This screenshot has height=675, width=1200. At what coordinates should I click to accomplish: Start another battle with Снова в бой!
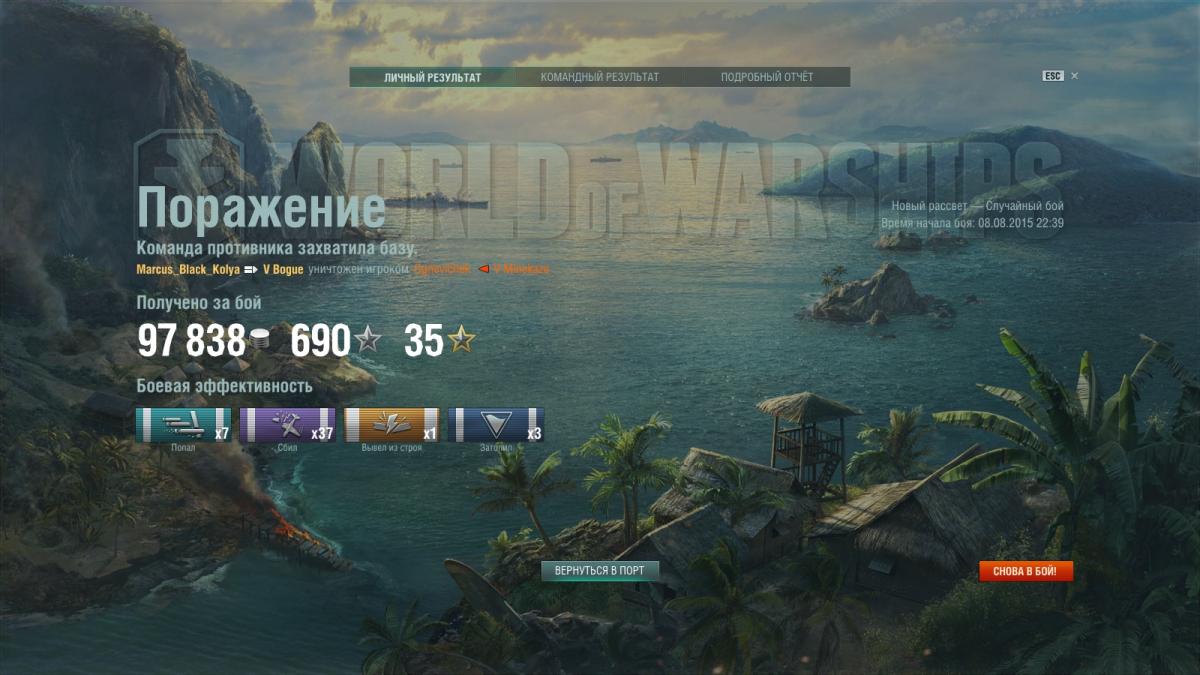pos(1025,572)
